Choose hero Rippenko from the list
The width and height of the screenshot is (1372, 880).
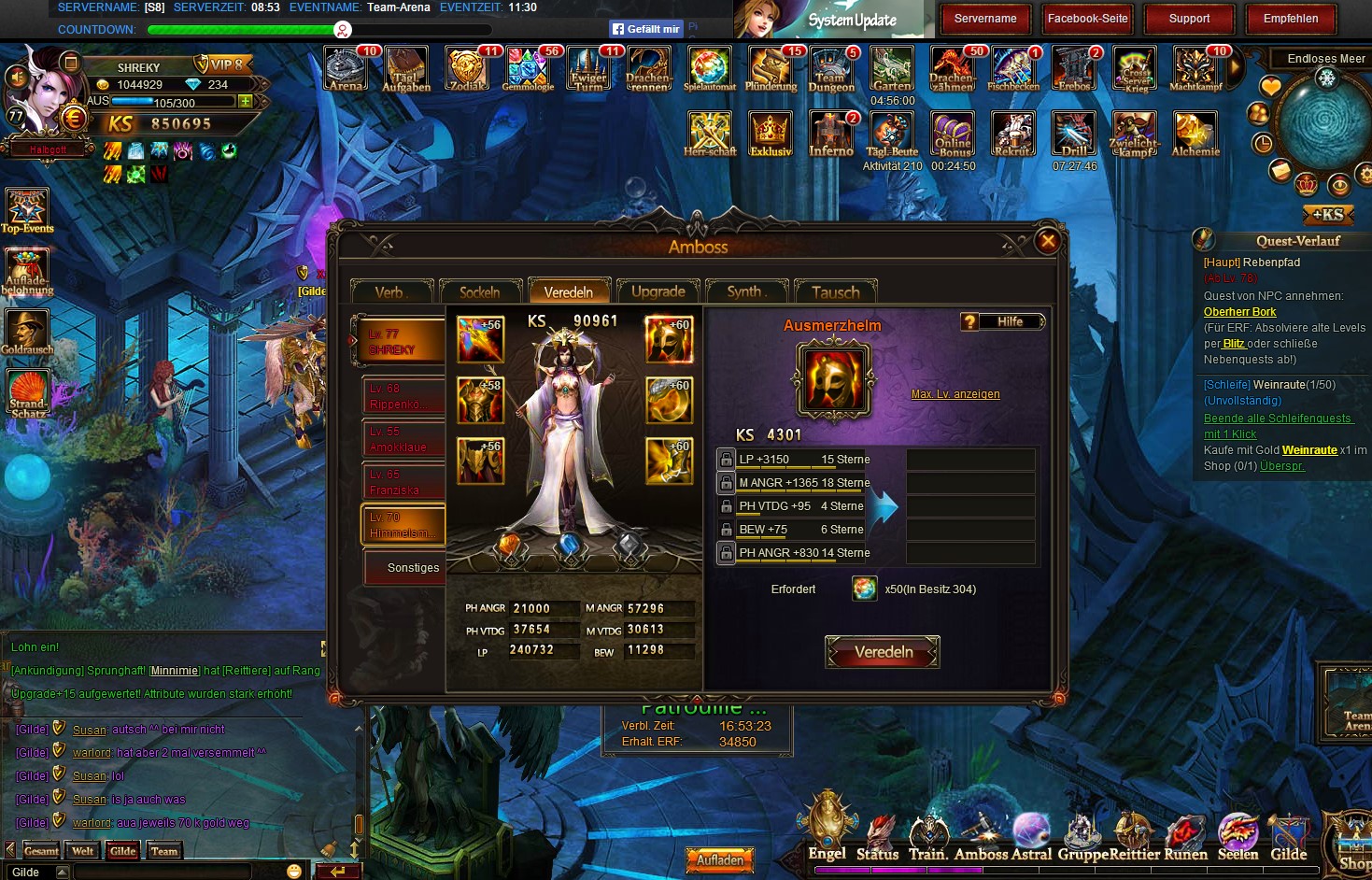tap(403, 396)
